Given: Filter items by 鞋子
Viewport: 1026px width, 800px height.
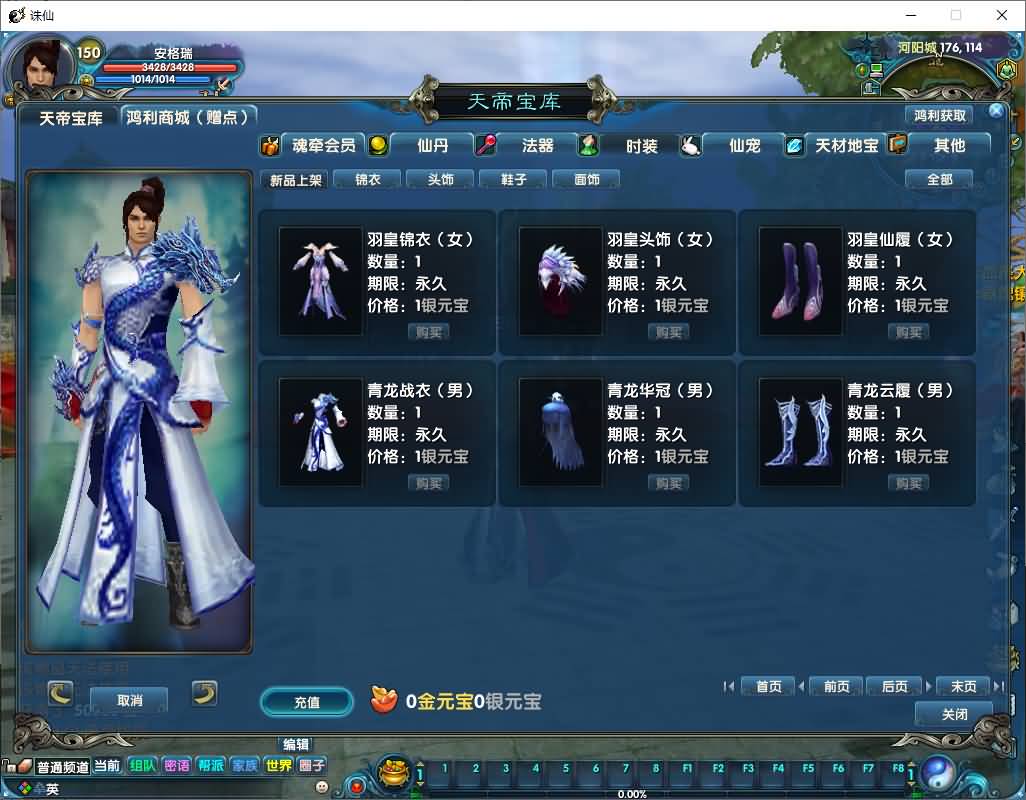Looking at the screenshot, I should pos(514,180).
